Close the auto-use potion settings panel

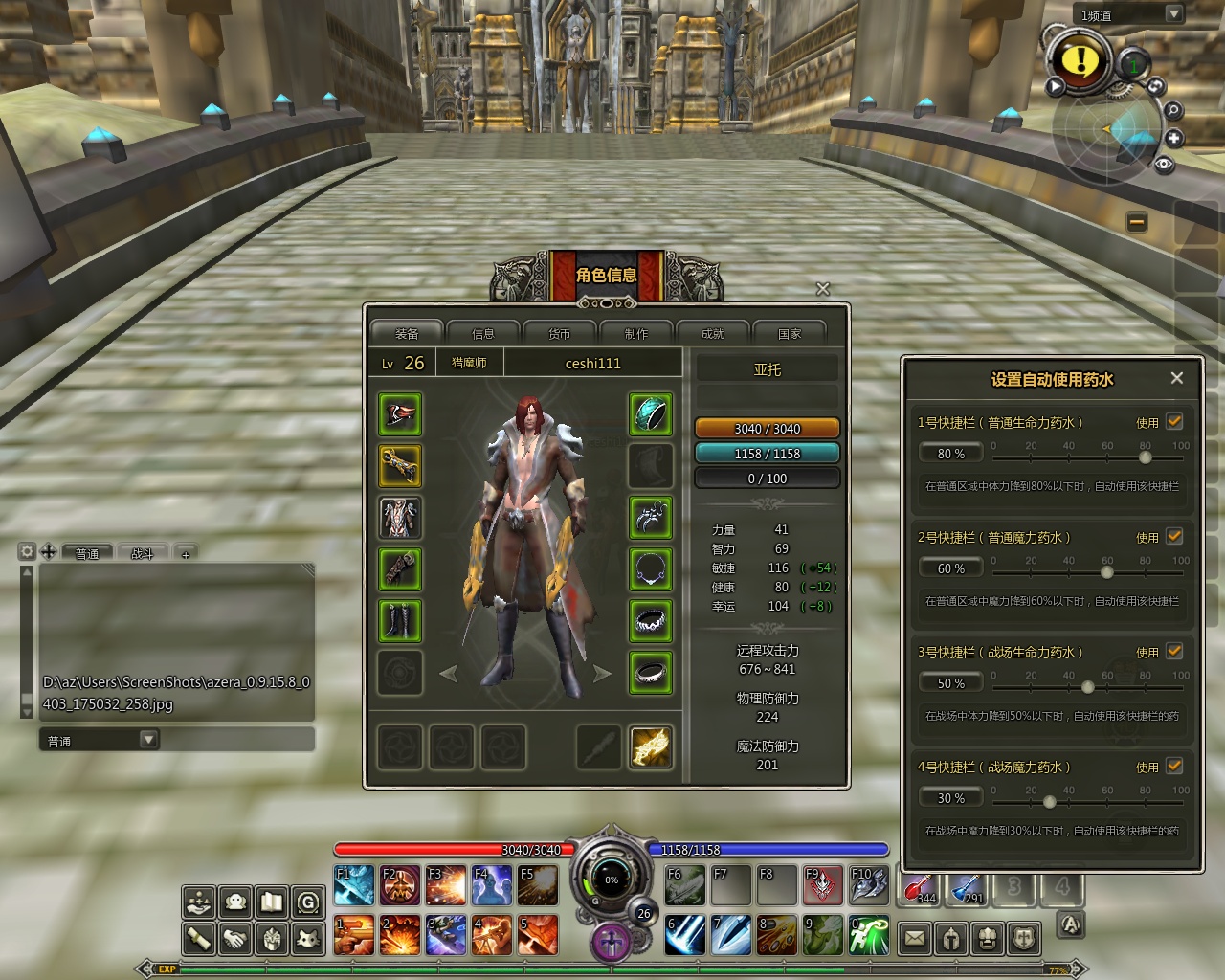pyautogui.click(x=1177, y=378)
